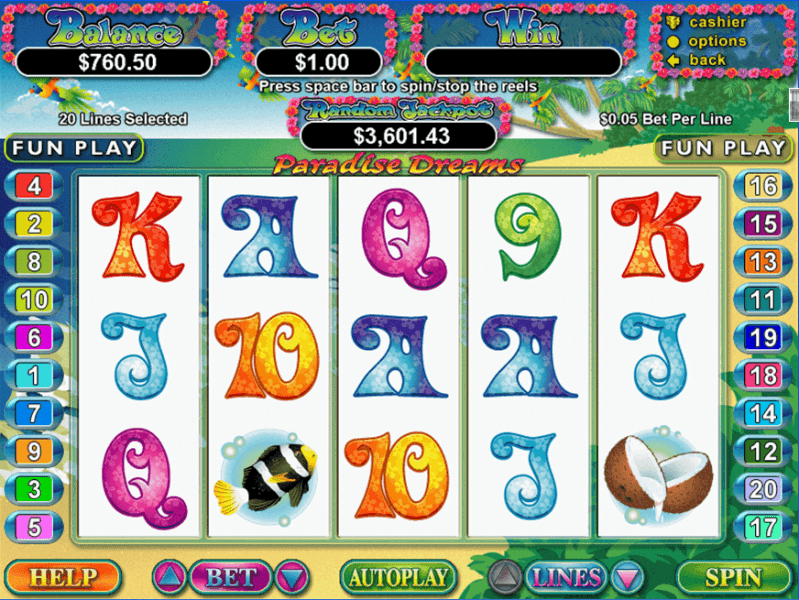Open the HELP screen
The image size is (799, 600).
pyautogui.click(x=62, y=577)
